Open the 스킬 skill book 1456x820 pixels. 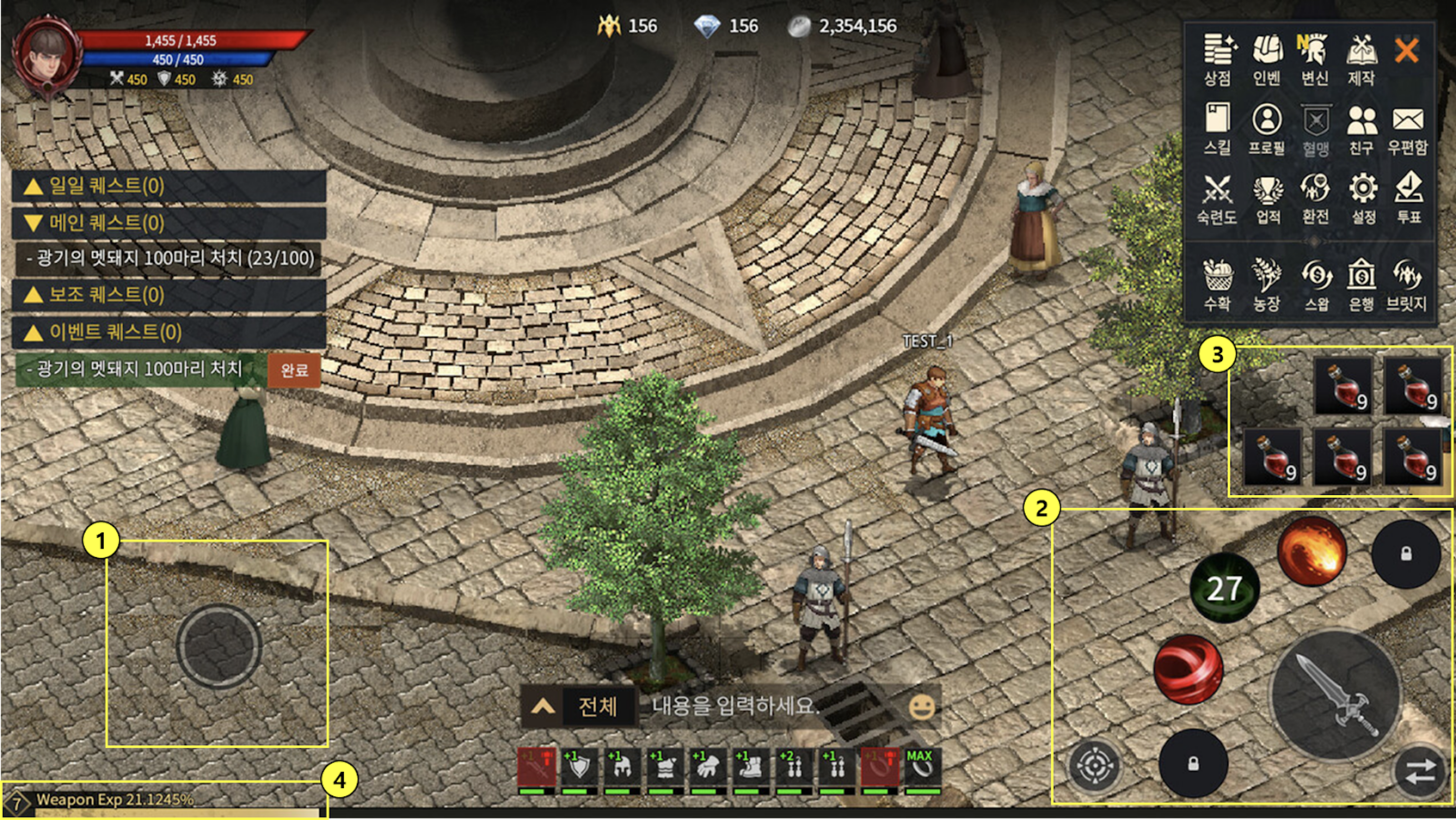(1217, 129)
